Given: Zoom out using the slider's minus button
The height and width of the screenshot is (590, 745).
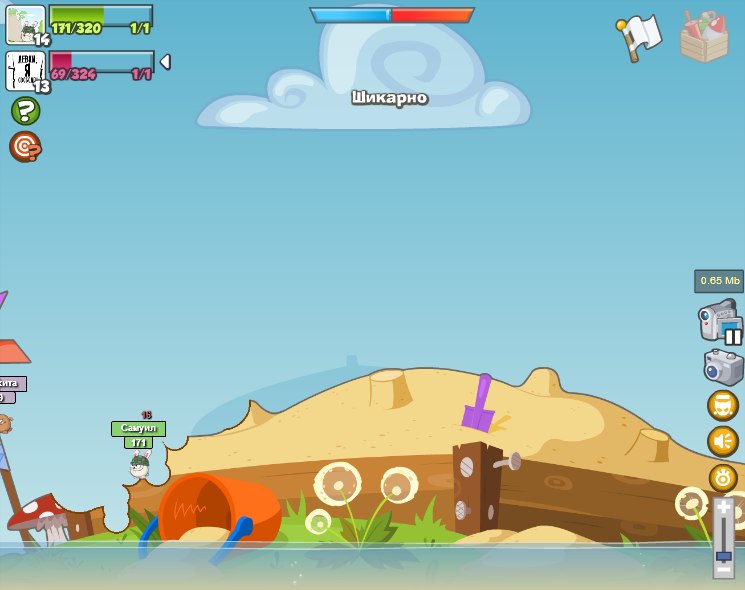Looking at the screenshot, I should [x=723, y=570].
